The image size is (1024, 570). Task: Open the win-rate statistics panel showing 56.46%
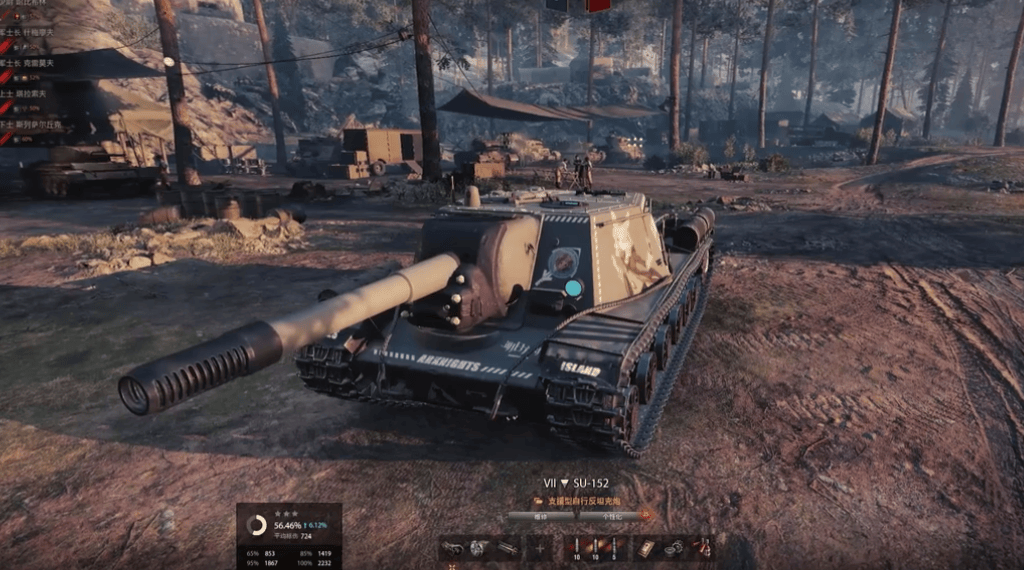point(289,535)
